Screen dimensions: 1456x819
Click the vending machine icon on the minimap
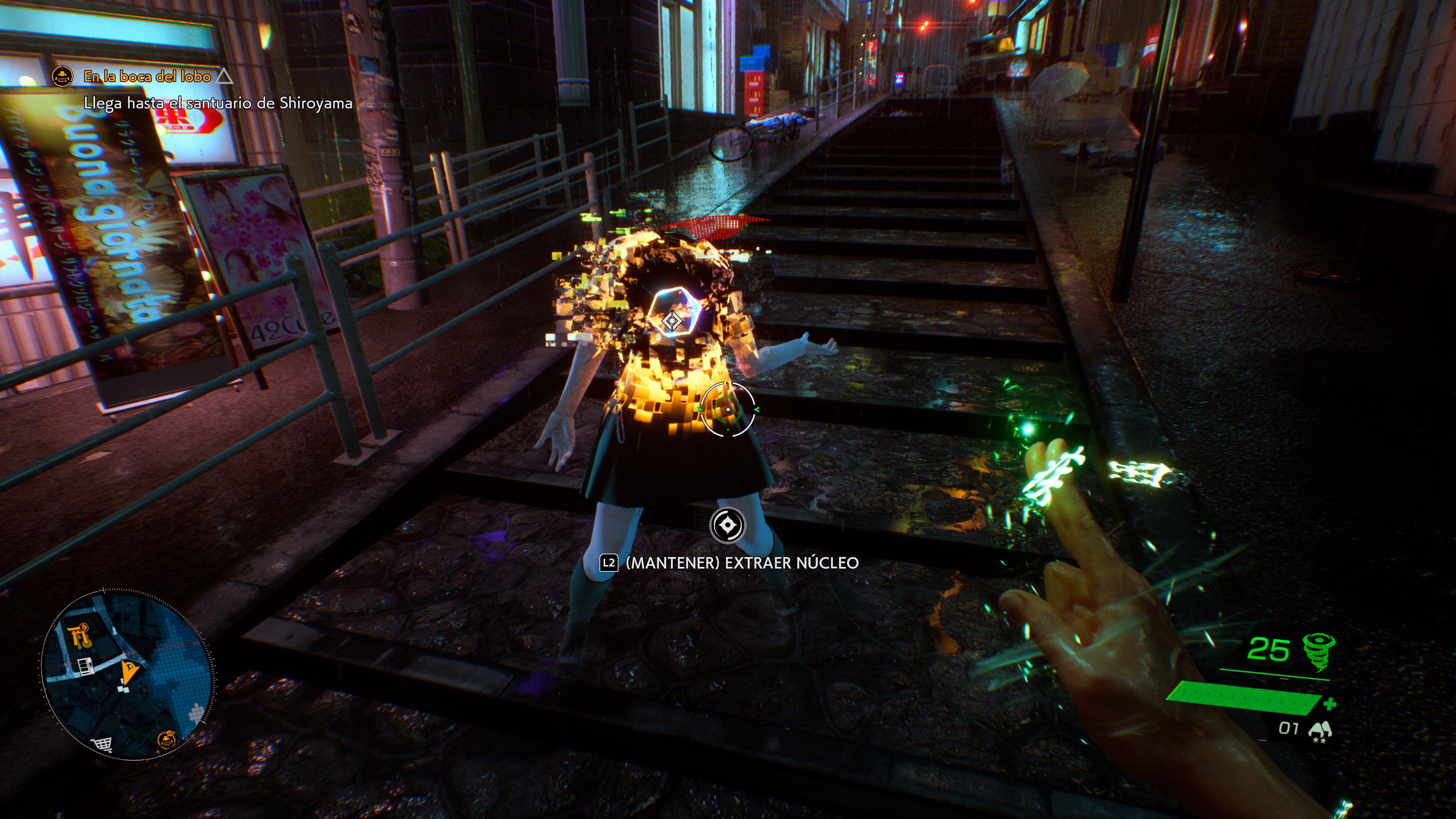[85, 667]
